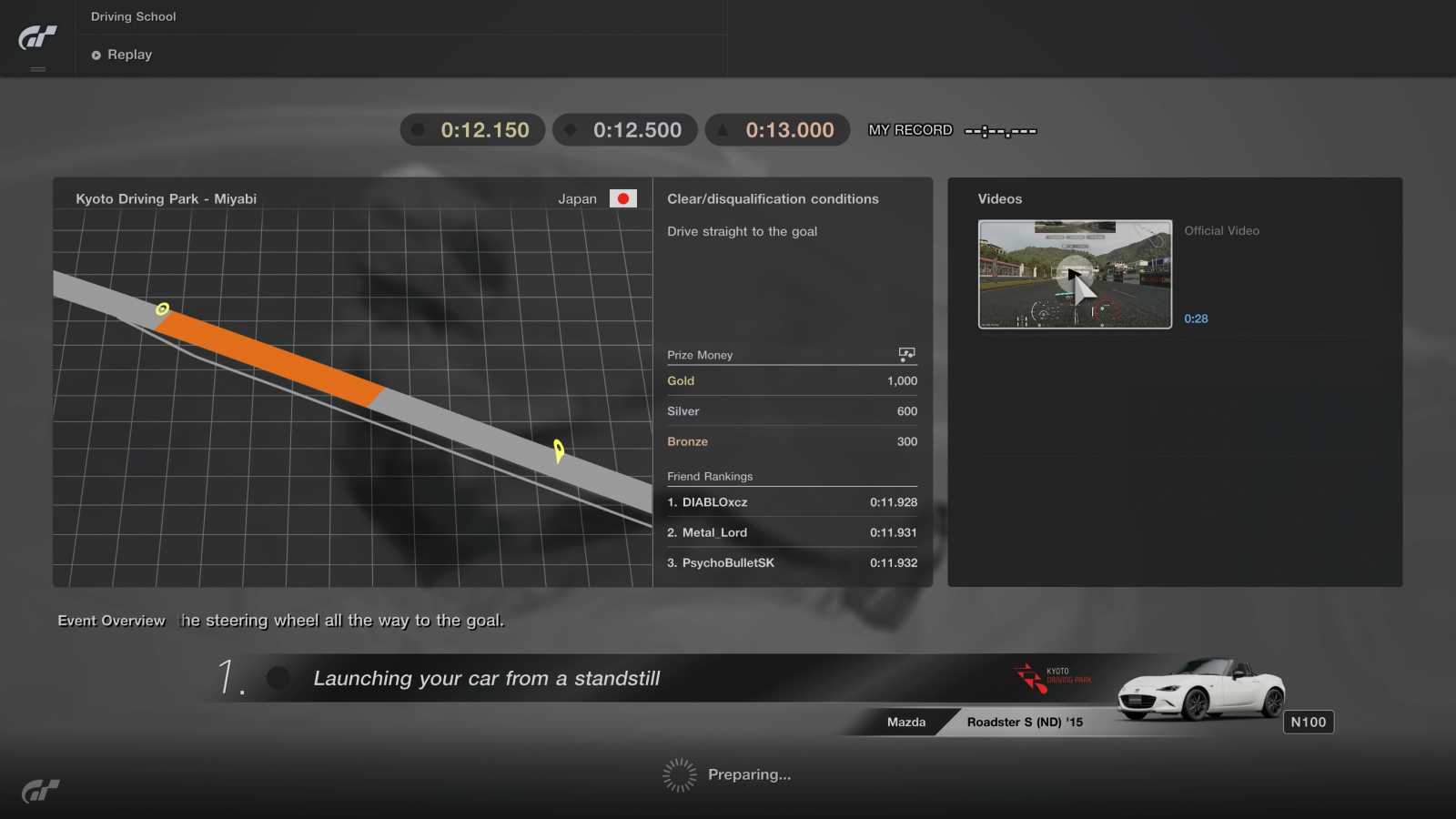The width and height of the screenshot is (1456, 819).
Task: Click the Japan flag icon on the track map
Action: point(623,197)
